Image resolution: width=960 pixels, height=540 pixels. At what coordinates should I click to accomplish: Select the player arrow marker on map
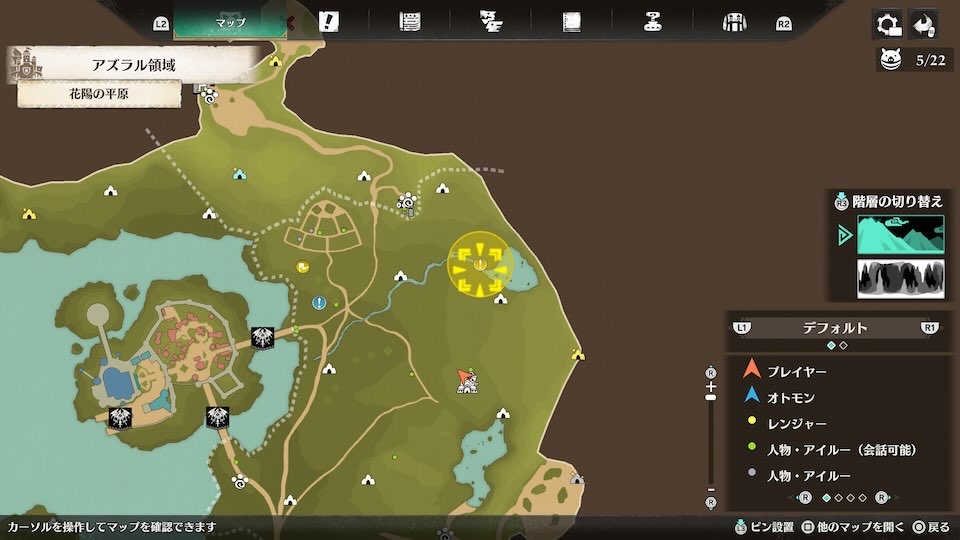pos(463,376)
